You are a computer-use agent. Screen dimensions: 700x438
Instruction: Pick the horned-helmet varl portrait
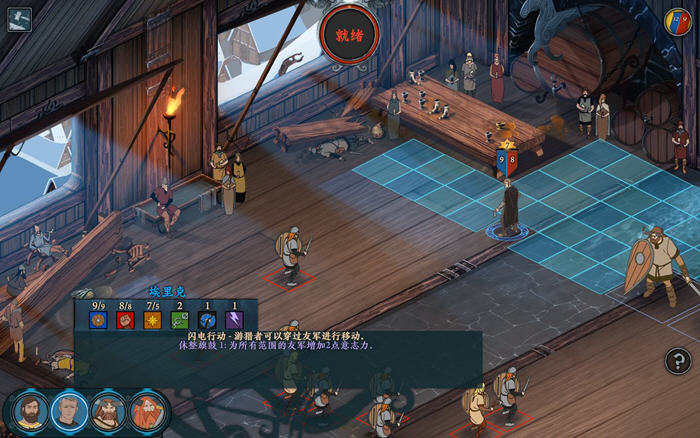point(108,411)
